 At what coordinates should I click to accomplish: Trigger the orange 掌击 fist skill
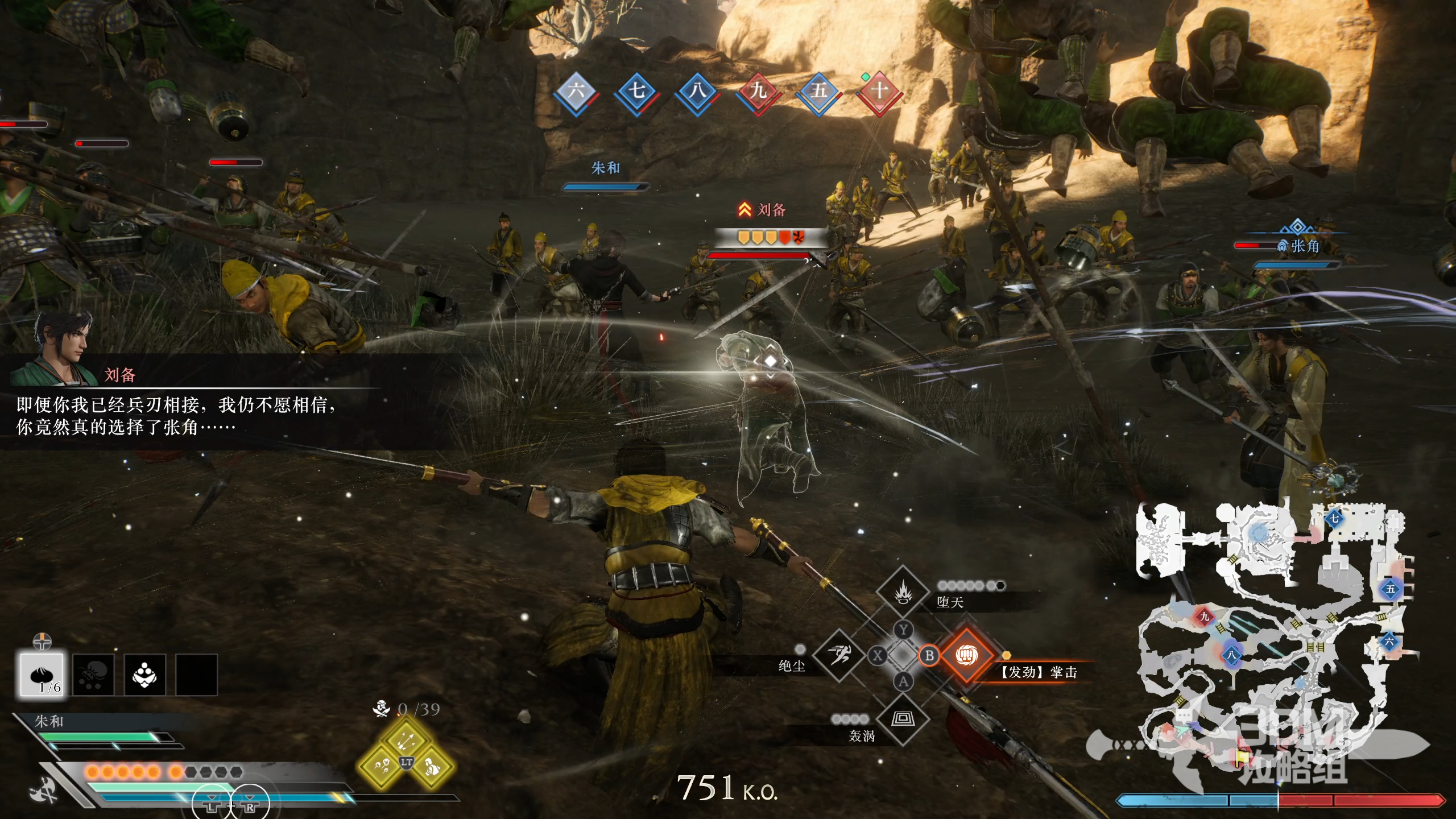click(966, 655)
